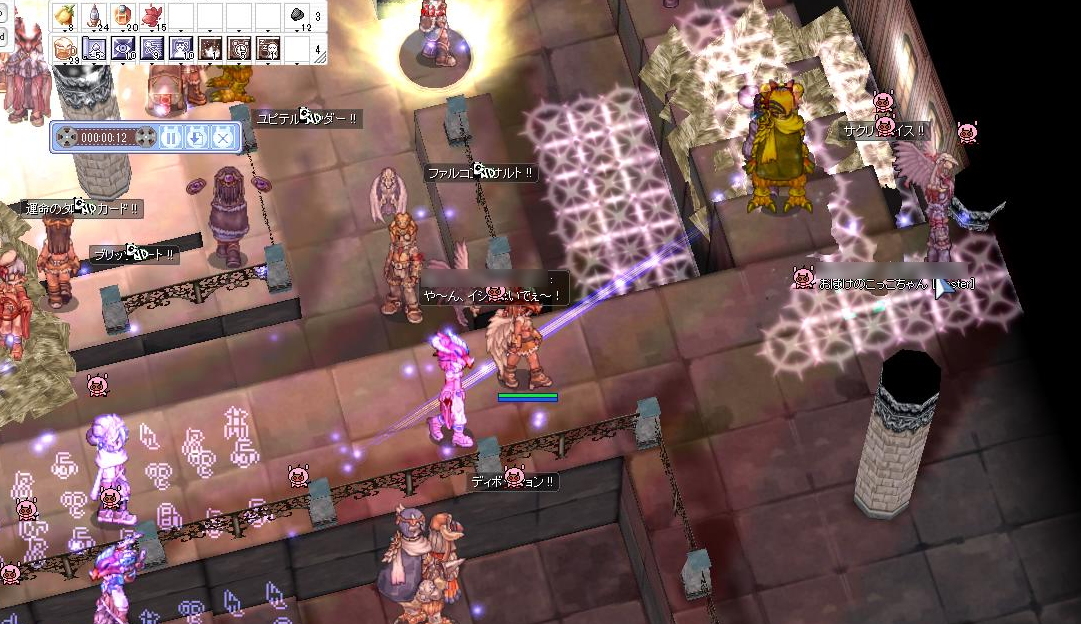This screenshot has height=624, width=1081.
Task: Drink the beer mug item
Action: click(x=66, y=48)
